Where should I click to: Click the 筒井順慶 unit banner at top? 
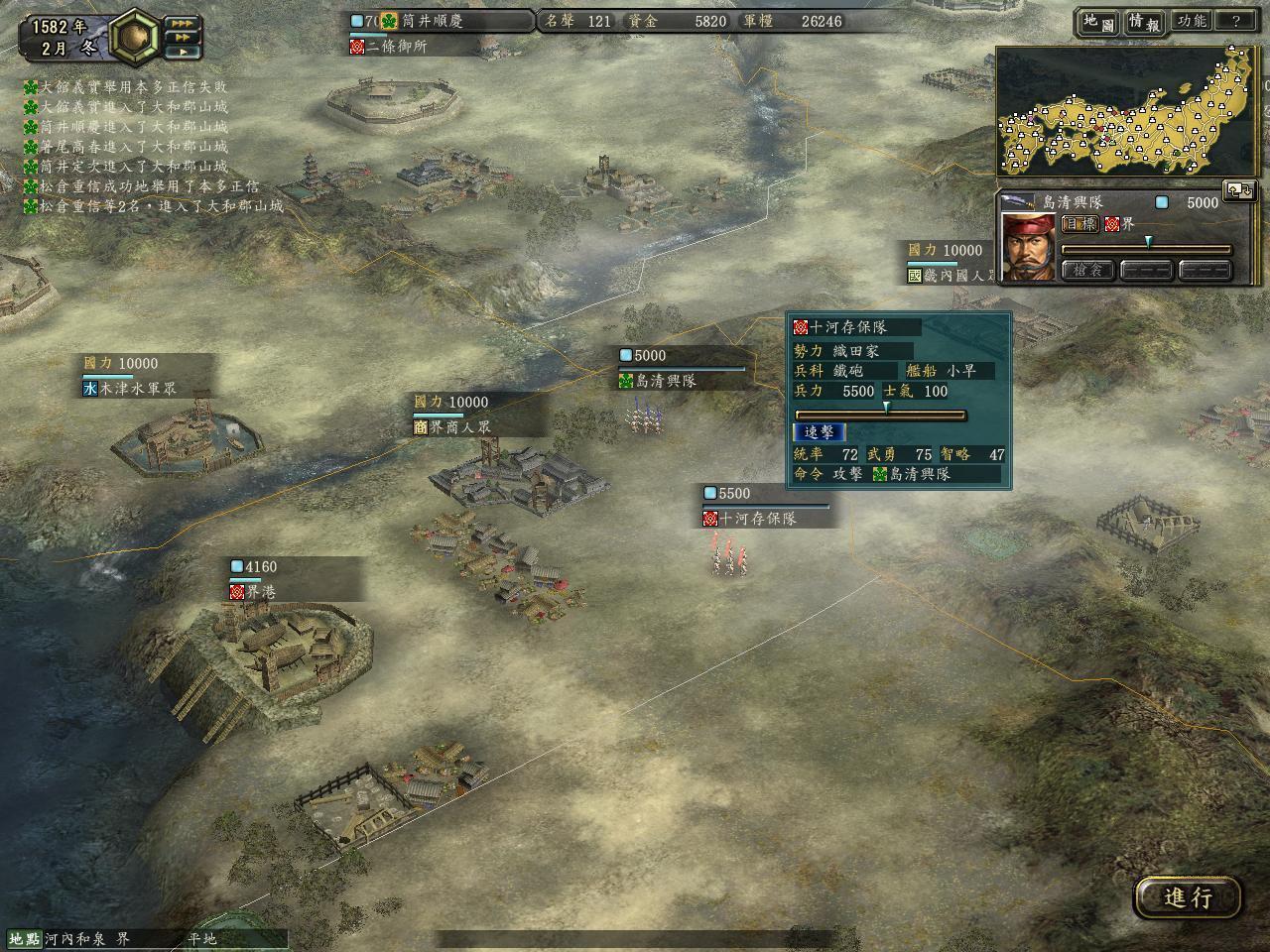point(432,21)
